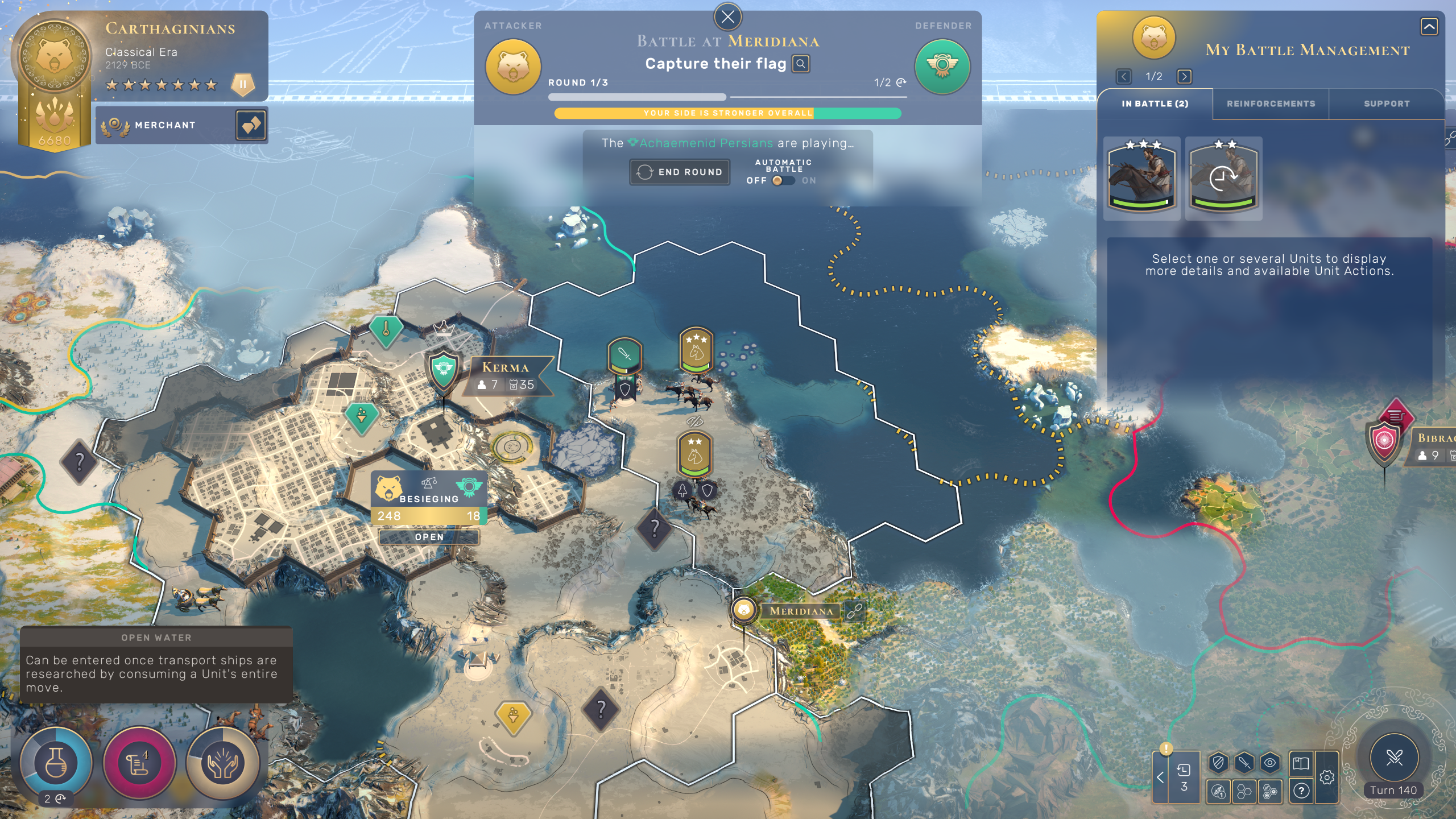Image resolution: width=1456 pixels, height=819 pixels.
Task: Open the help question mark button
Action: (x=1301, y=791)
